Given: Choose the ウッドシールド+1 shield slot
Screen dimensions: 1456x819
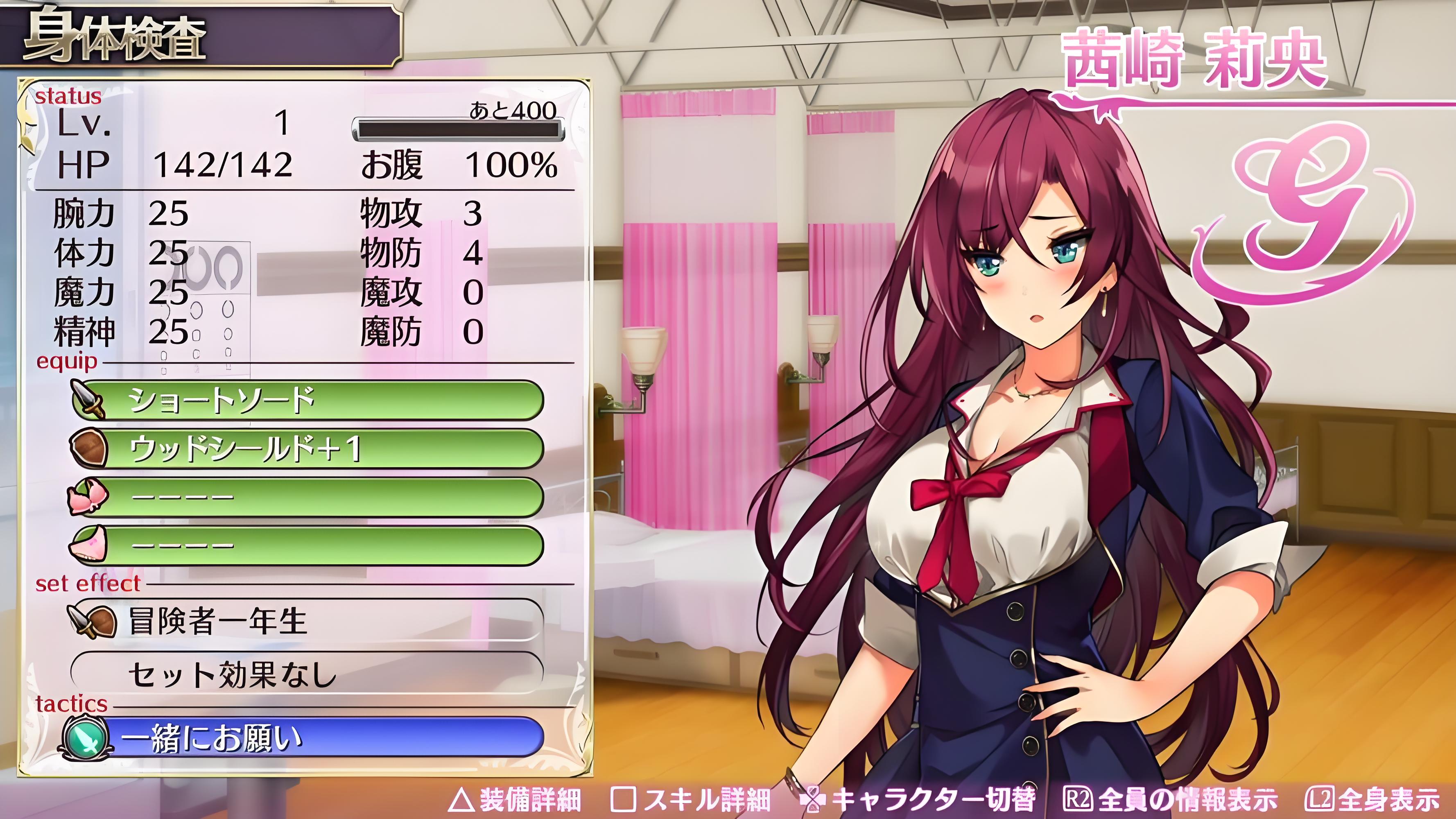Looking at the screenshot, I should (x=308, y=449).
